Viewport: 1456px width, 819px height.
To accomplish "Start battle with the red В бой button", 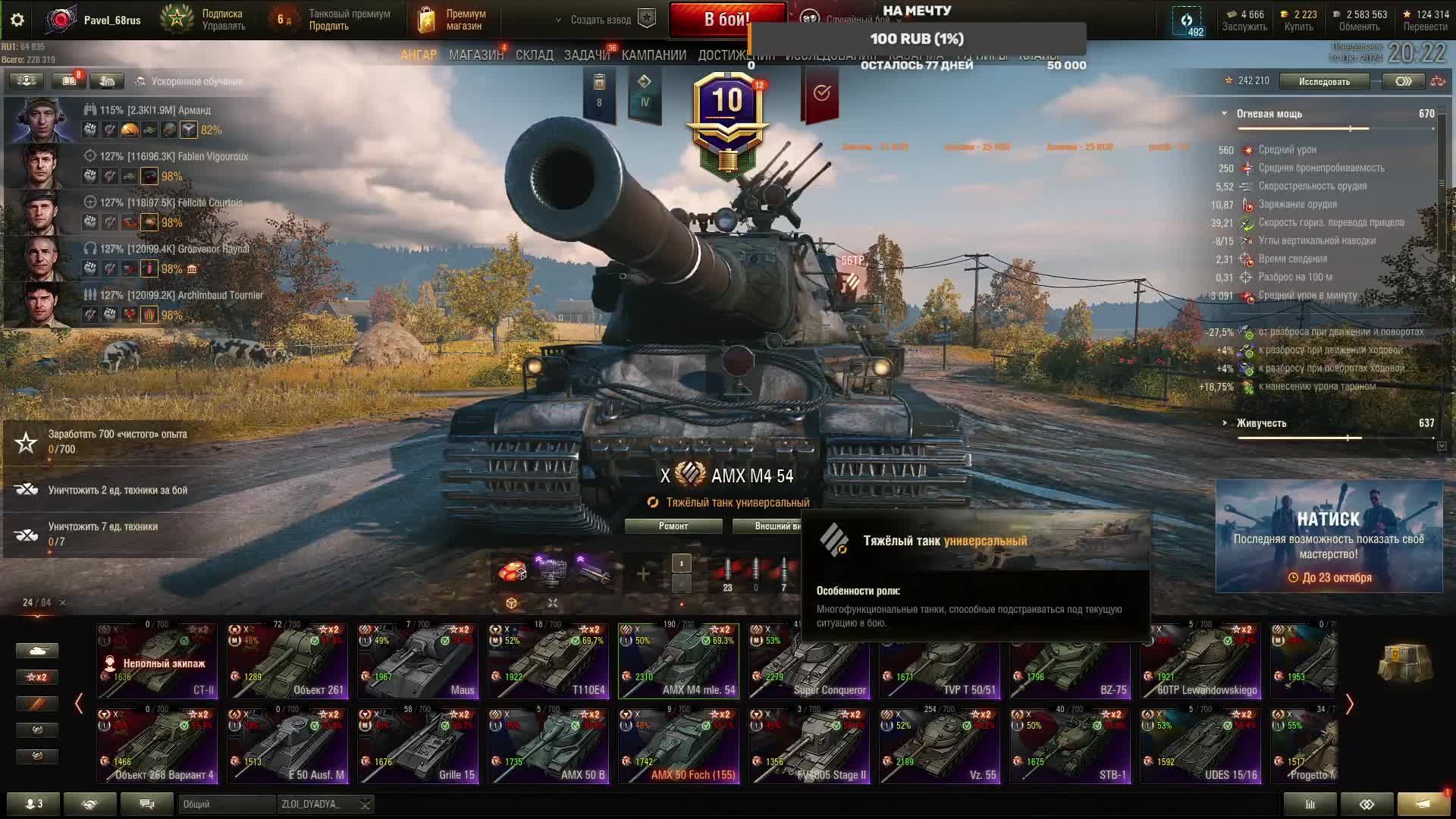I will pos(726,19).
